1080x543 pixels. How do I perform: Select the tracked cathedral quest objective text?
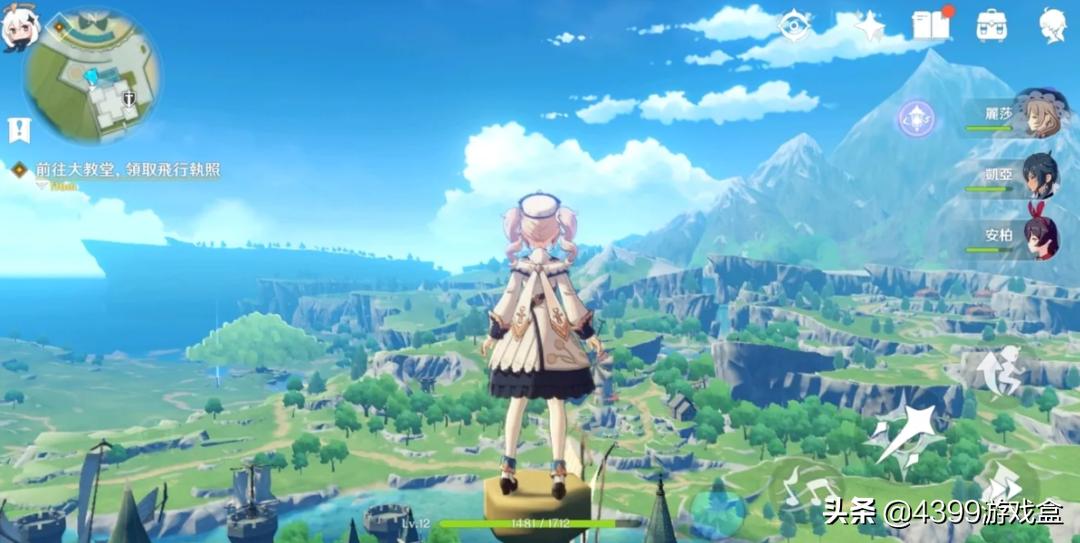(128, 171)
